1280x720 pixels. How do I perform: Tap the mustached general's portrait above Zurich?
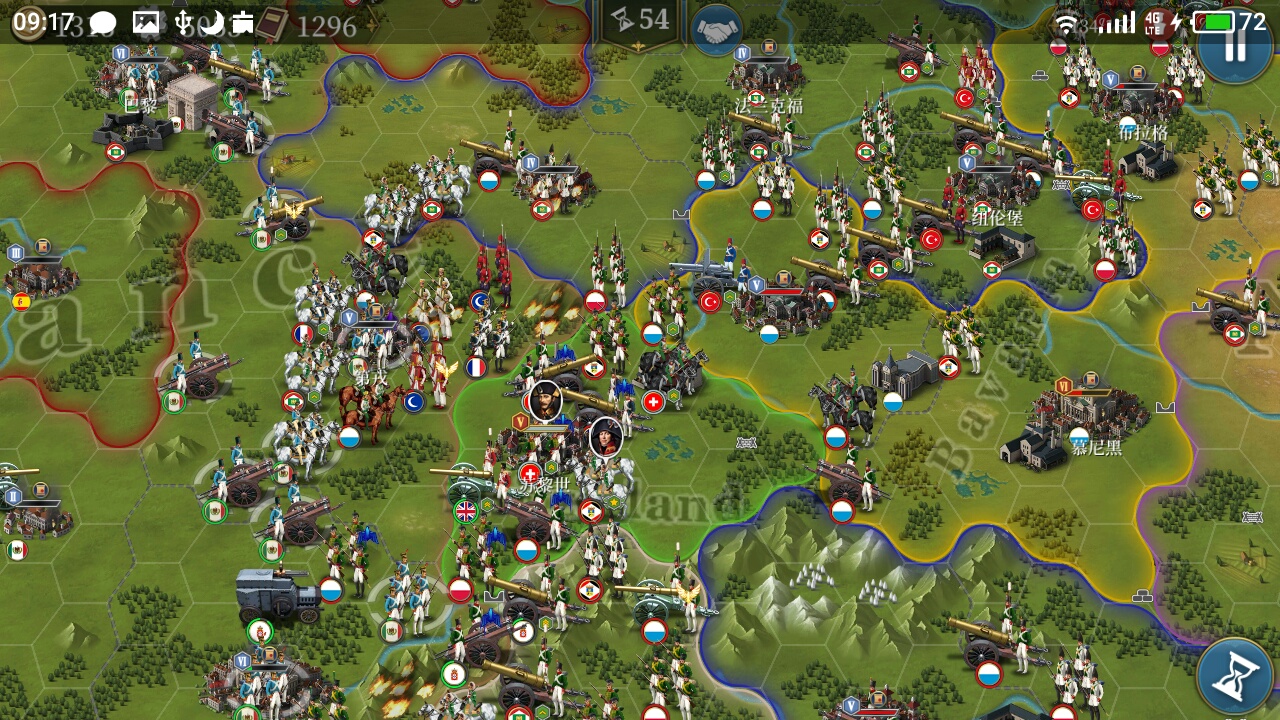[x=547, y=401]
